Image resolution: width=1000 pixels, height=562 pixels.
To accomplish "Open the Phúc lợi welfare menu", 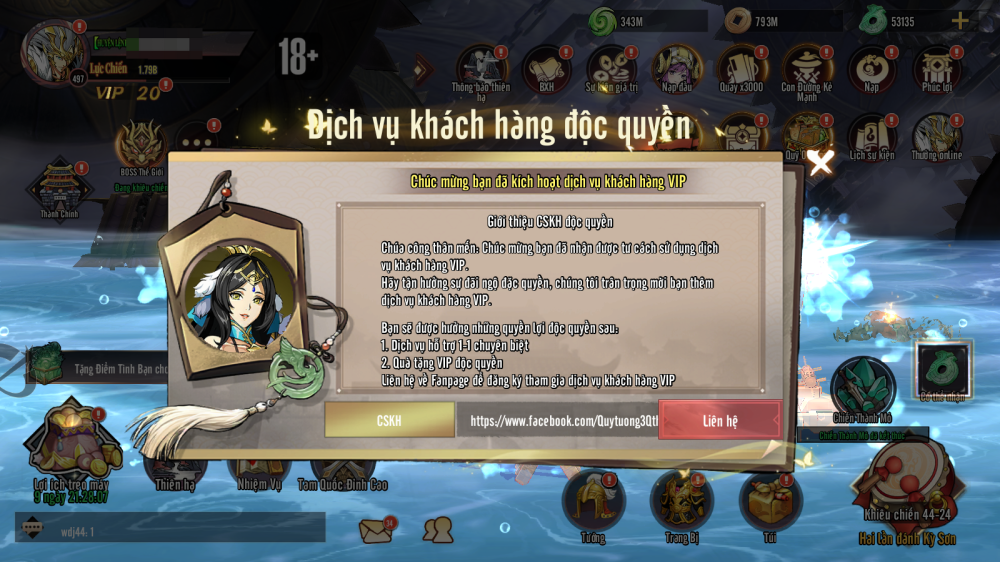I will click(937, 68).
